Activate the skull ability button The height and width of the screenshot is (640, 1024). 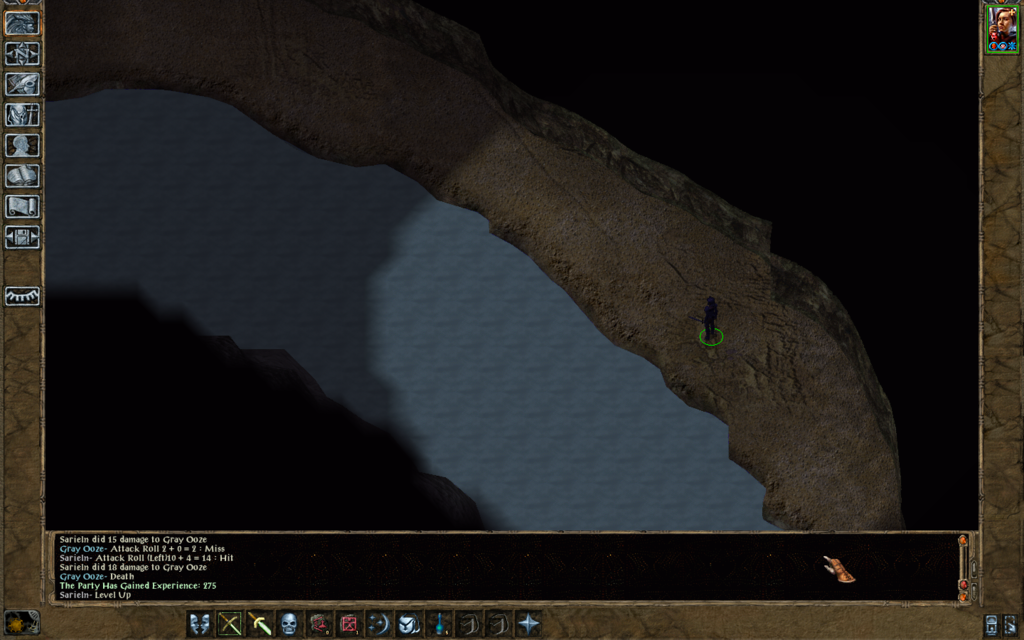click(289, 624)
